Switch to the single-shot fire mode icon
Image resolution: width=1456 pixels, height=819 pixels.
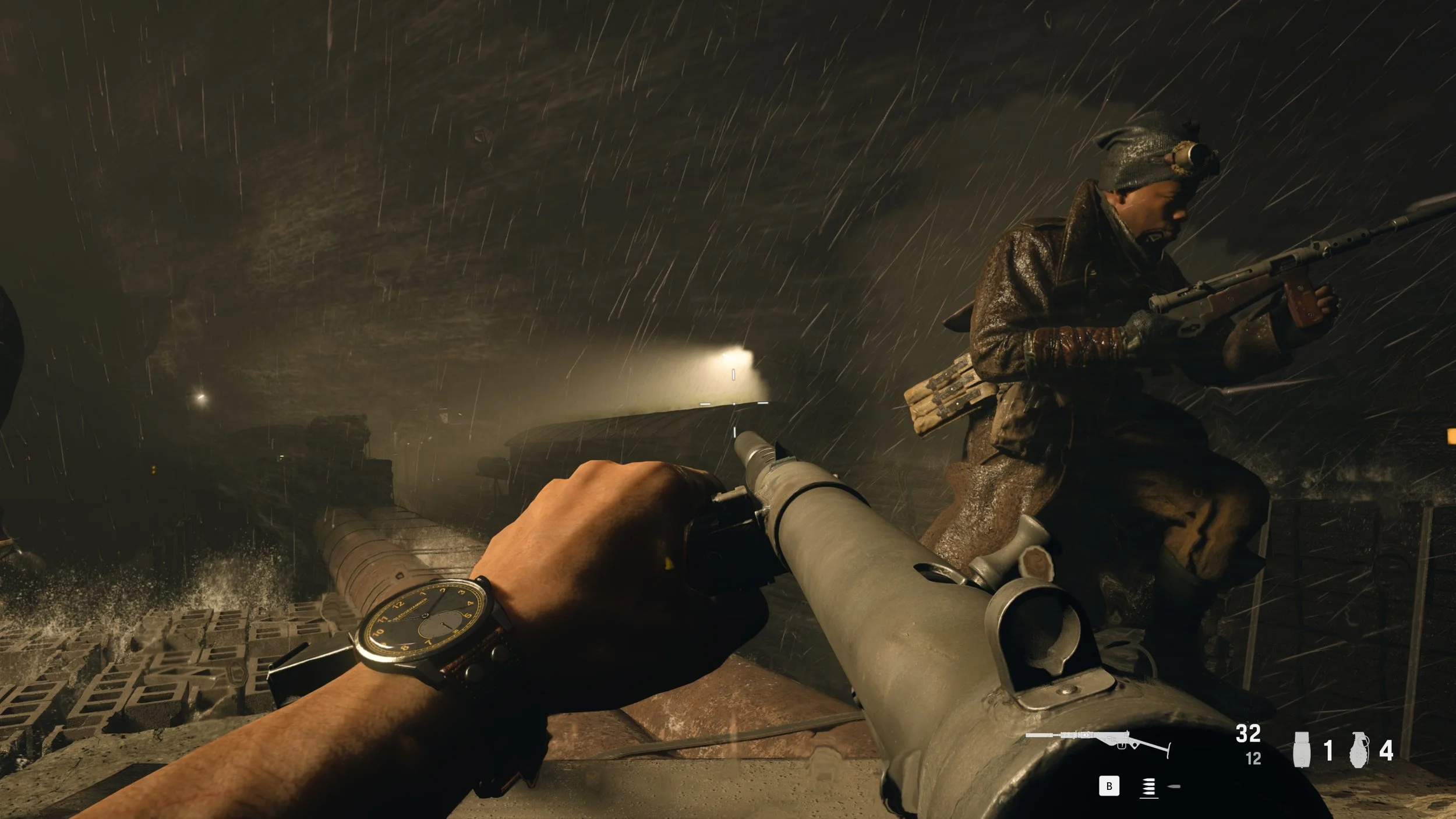(1174, 787)
